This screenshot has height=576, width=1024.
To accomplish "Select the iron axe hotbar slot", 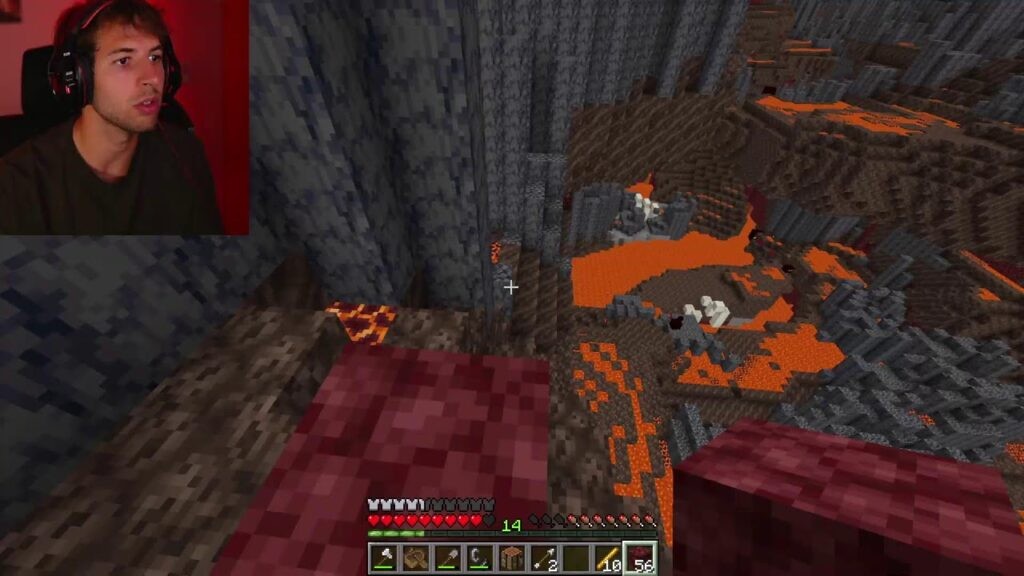I will [x=384, y=558].
